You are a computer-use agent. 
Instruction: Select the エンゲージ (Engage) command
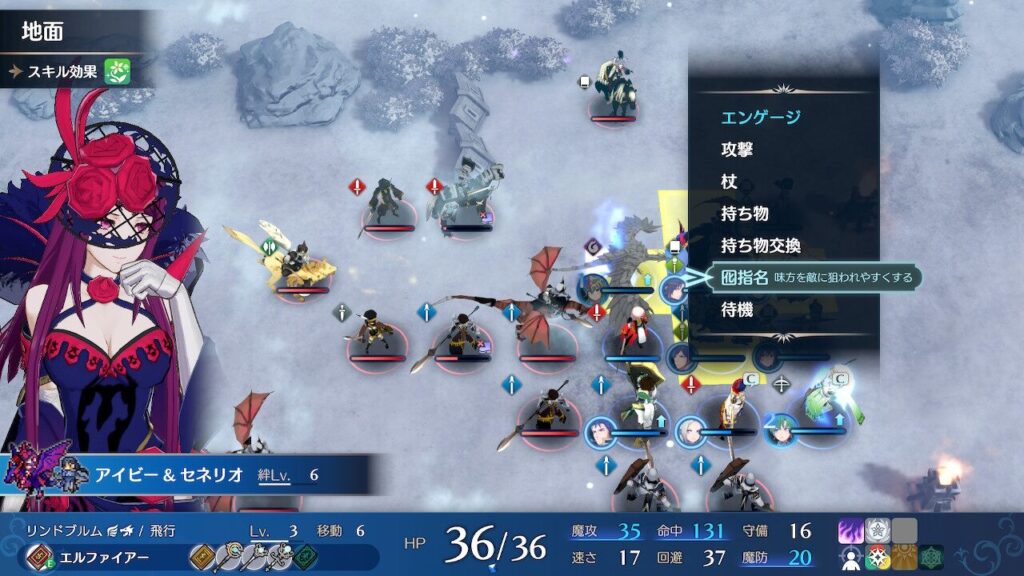point(761,117)
